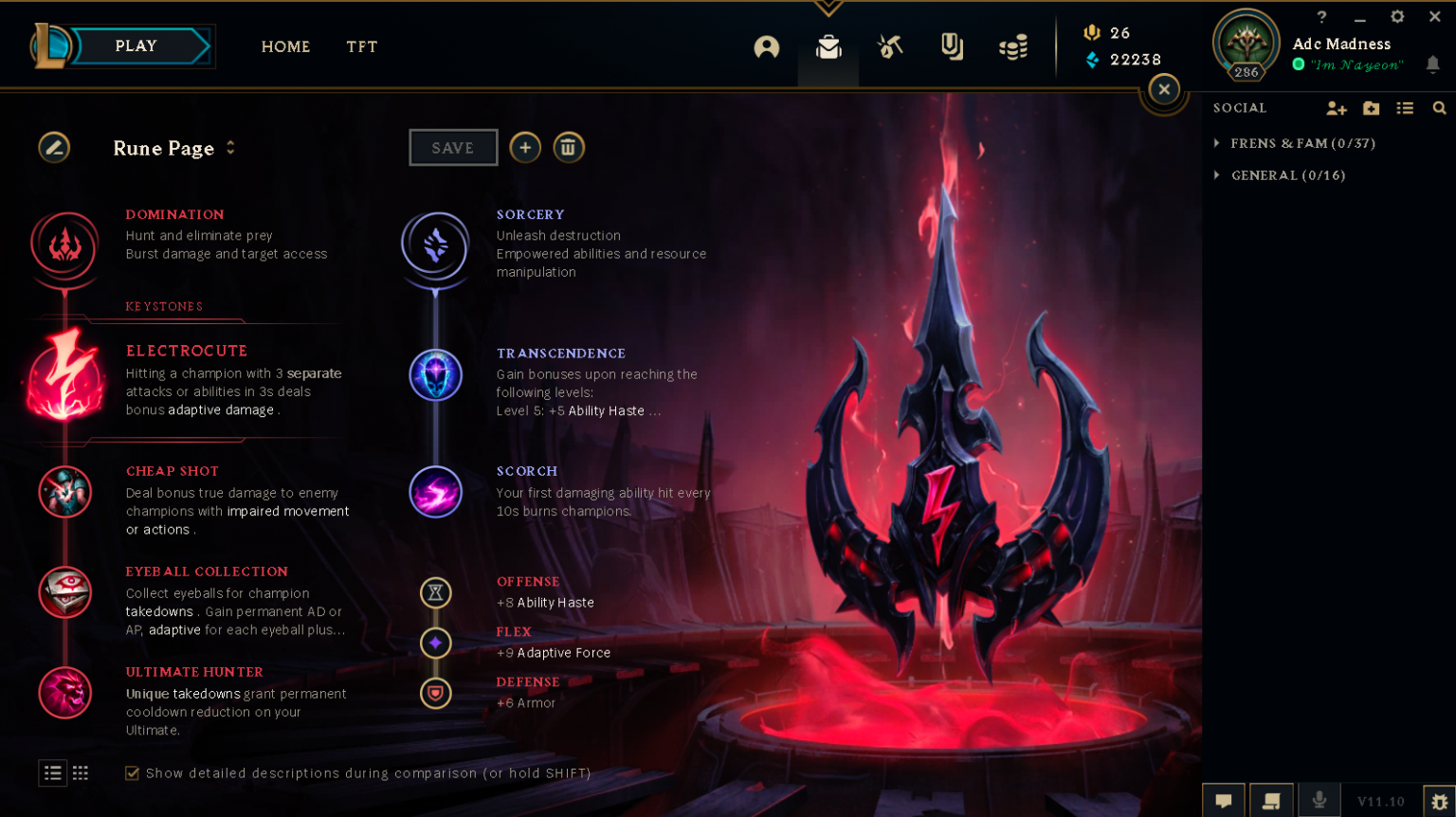Toggle detailed descriptions during comparison checkbox
This screenshot has width=1456, height=817.
pyautogui.click(x=132, y=772)
